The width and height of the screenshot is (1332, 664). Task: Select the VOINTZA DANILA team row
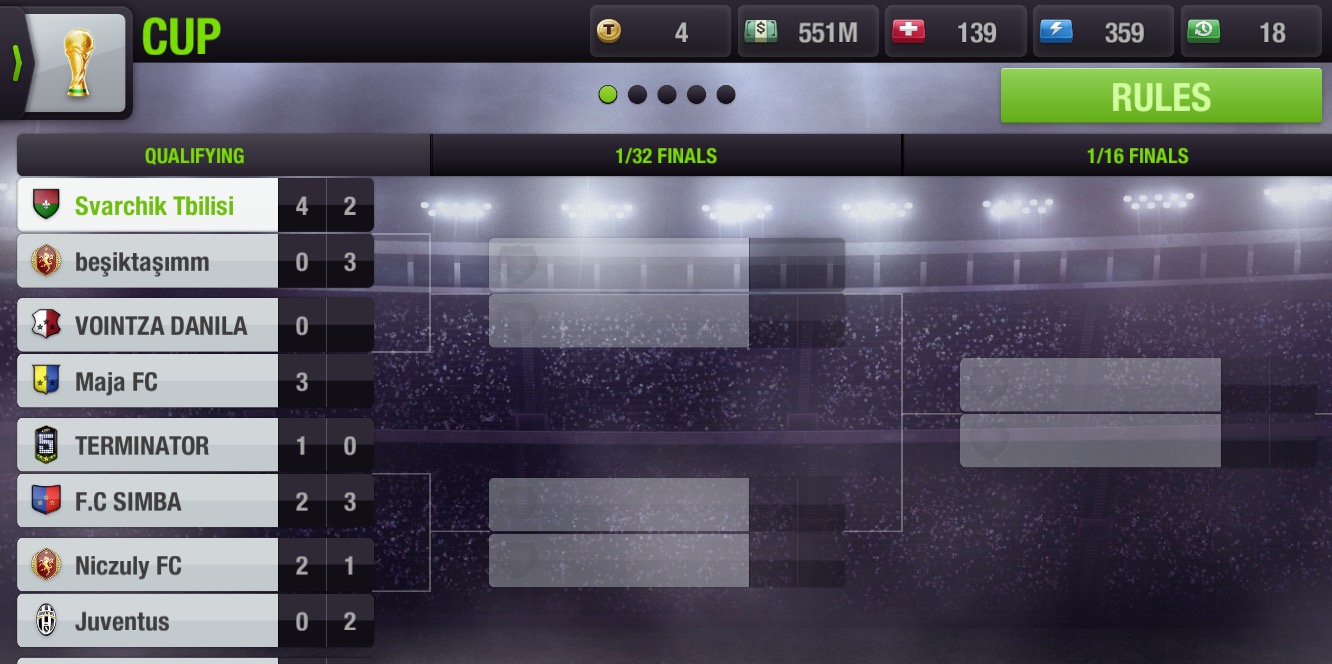pyautogui.click(x=148, y=325)
